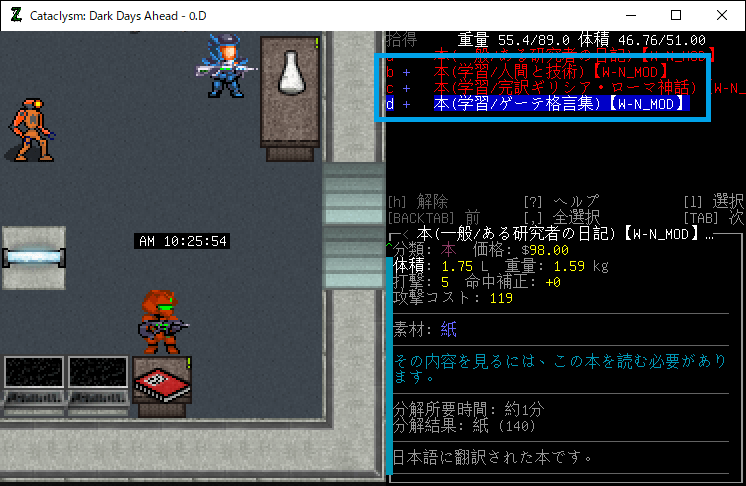The width and height of the screenshot is (746, 486).
Task: Close the Cataclysm game window
Action: 722,15
